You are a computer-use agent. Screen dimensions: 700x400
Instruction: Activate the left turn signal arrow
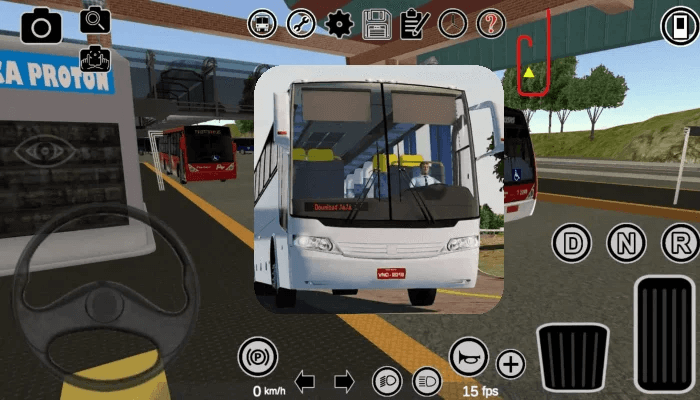coord(306,380)
